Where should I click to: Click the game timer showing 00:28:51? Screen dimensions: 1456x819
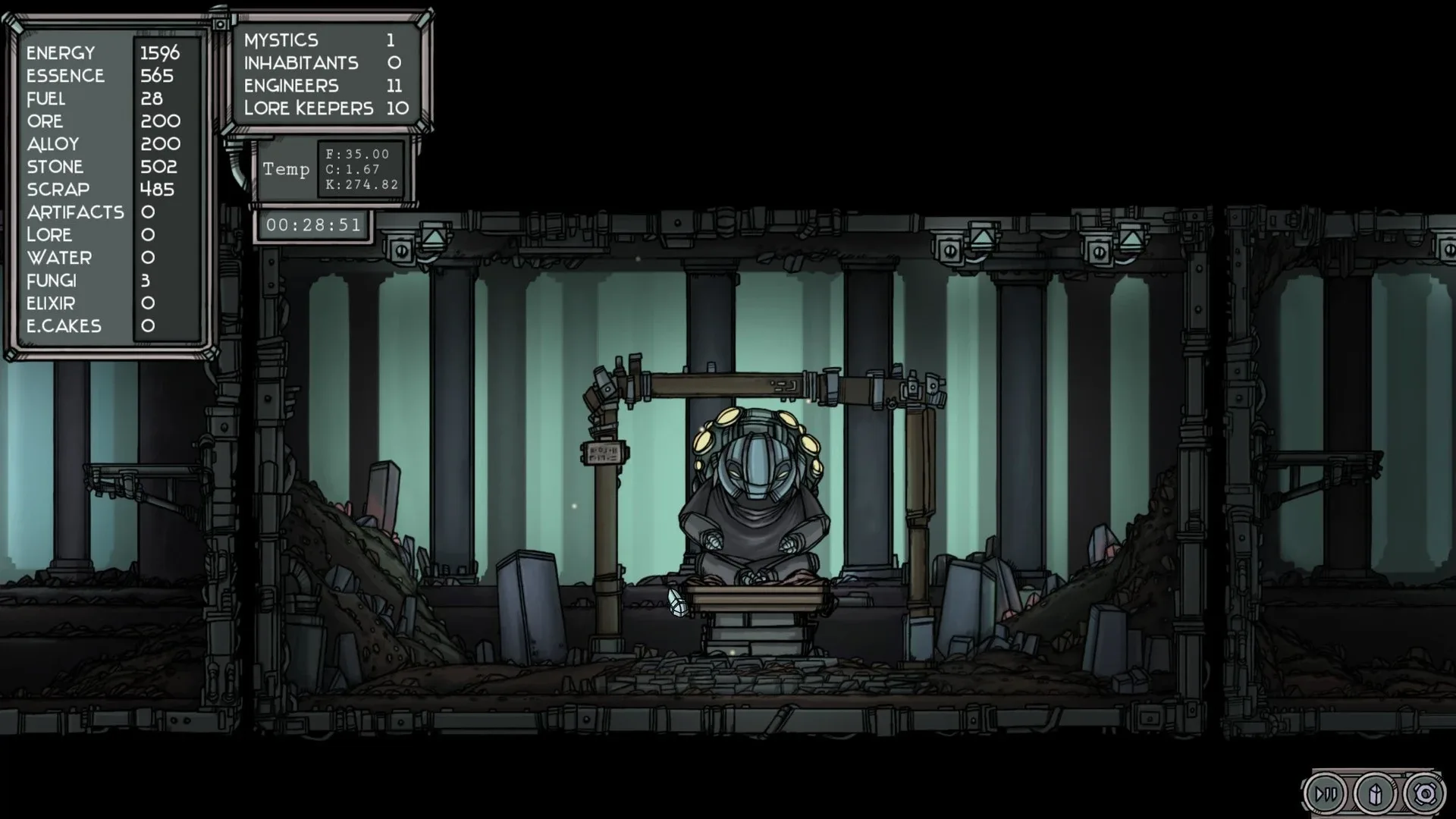coord(312,224)
